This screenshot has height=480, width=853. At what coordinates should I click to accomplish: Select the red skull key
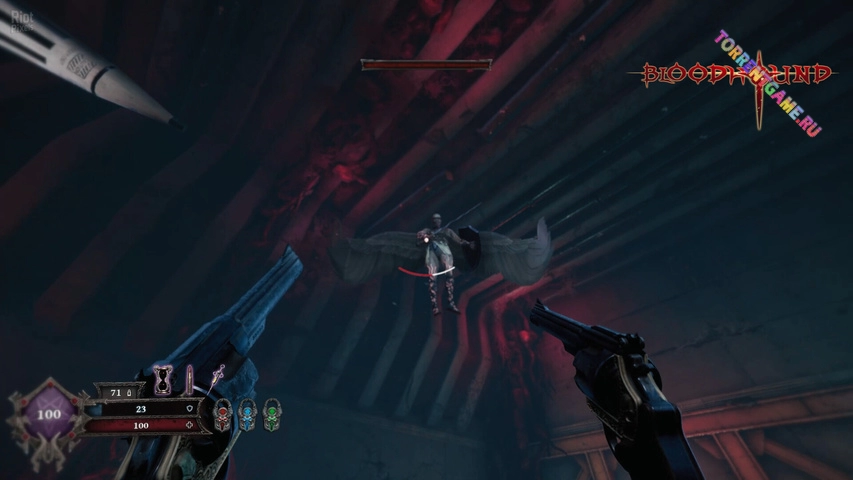pos(223,413)
